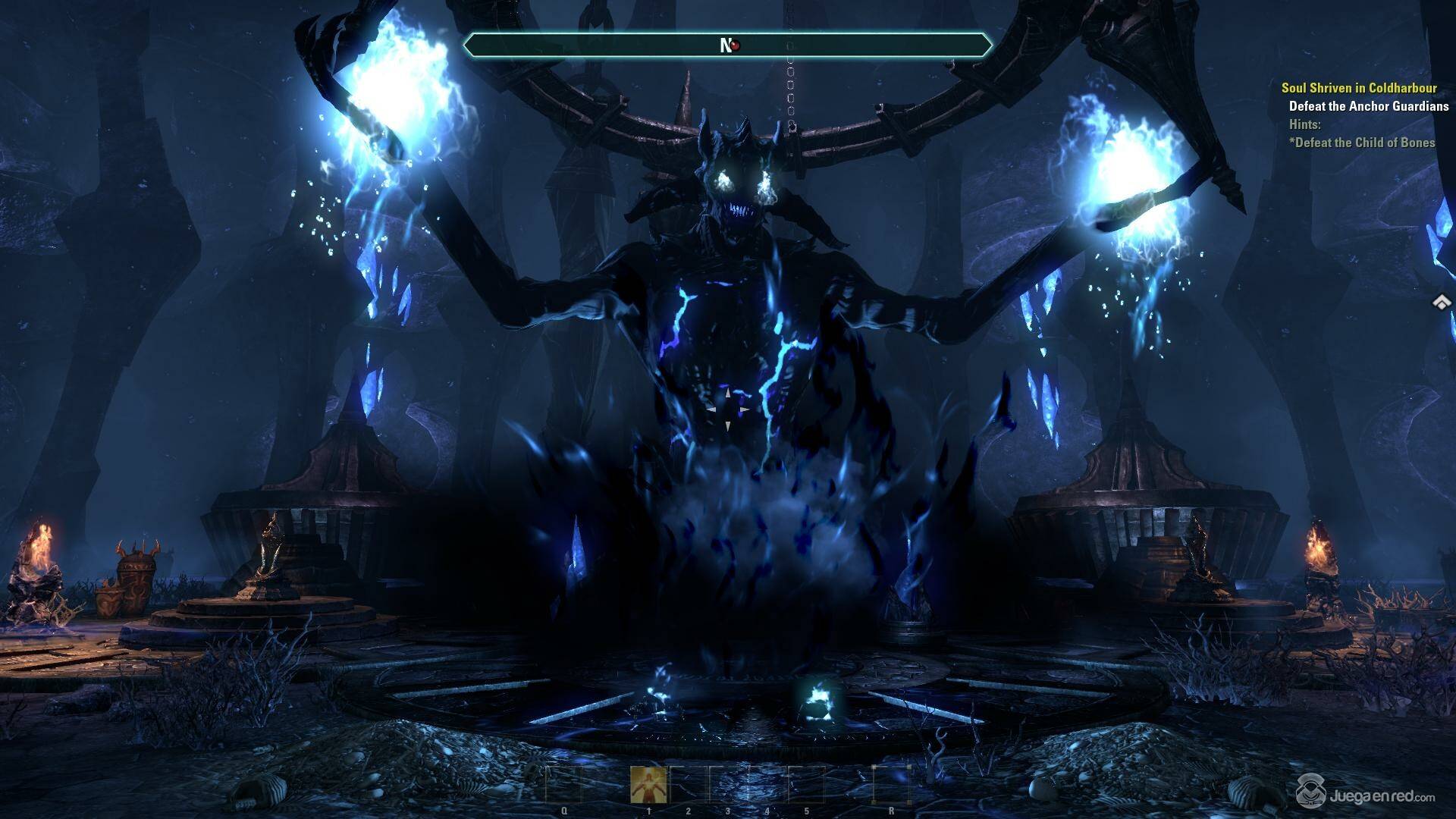Click the white chevron marker icon
This screenshot has width=1456, height=819.
tap(1442, 302)
